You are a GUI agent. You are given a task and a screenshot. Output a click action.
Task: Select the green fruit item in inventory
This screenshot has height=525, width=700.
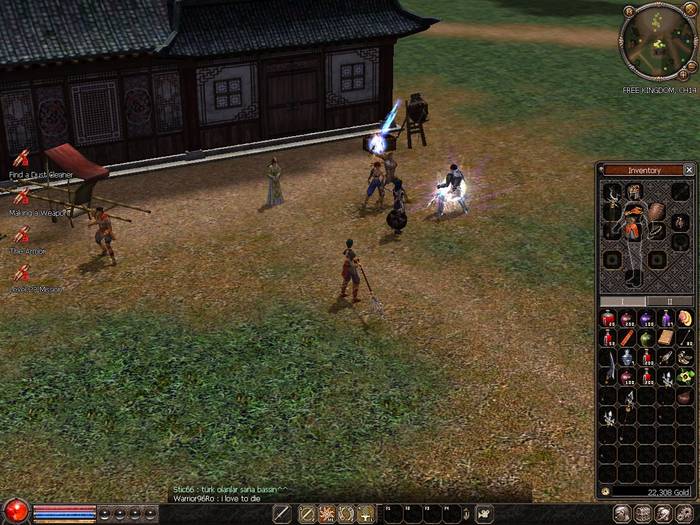646,338
